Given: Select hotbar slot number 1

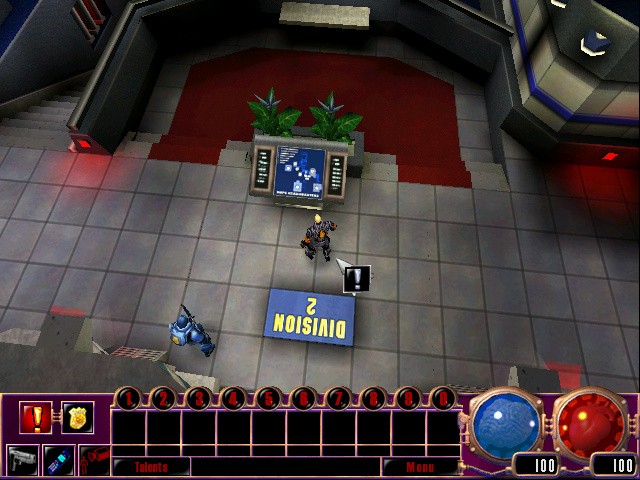Looking at the screenshot, I should [x=129, y=399].
